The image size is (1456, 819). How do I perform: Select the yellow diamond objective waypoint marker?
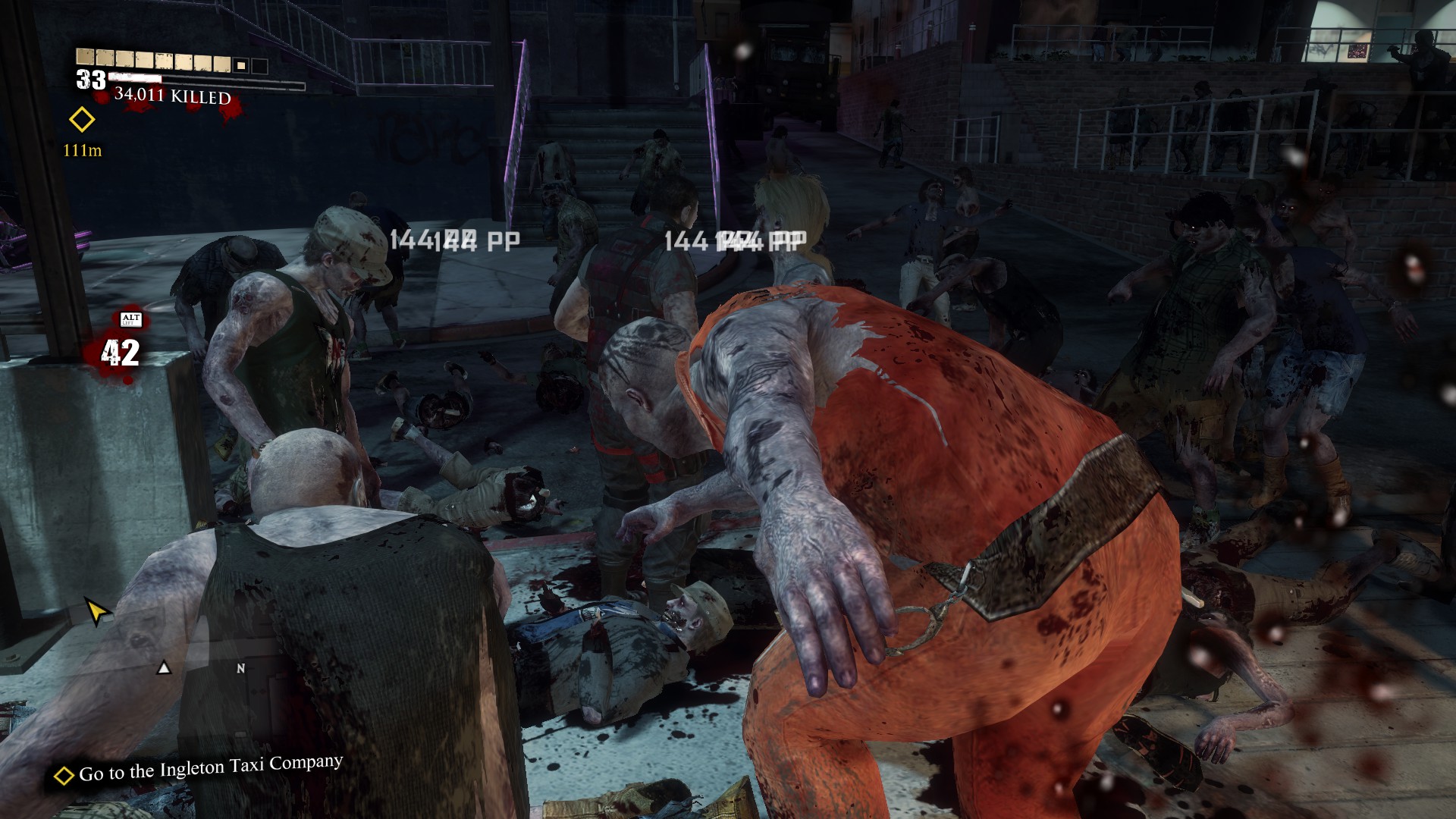[82, 120]
